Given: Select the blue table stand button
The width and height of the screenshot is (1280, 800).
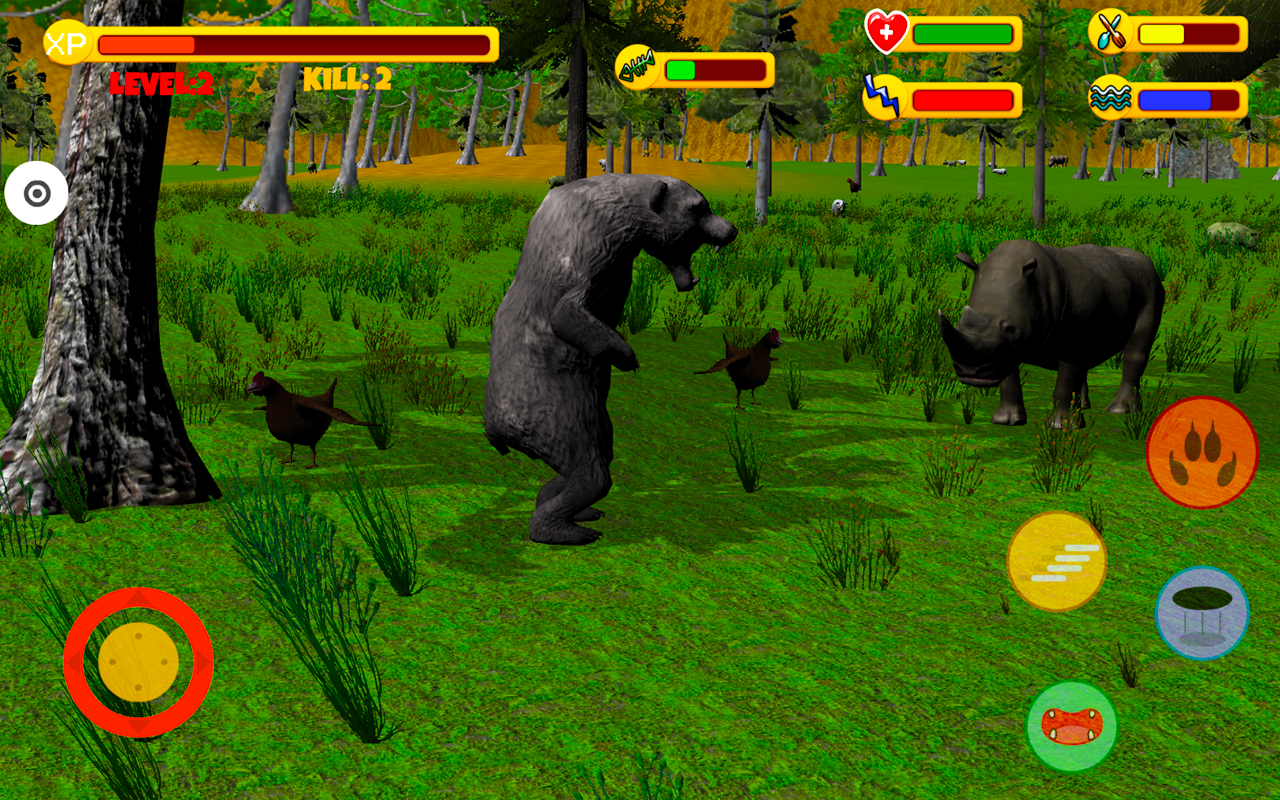Looking at the screenshot, I should [x=1202, y=613].
